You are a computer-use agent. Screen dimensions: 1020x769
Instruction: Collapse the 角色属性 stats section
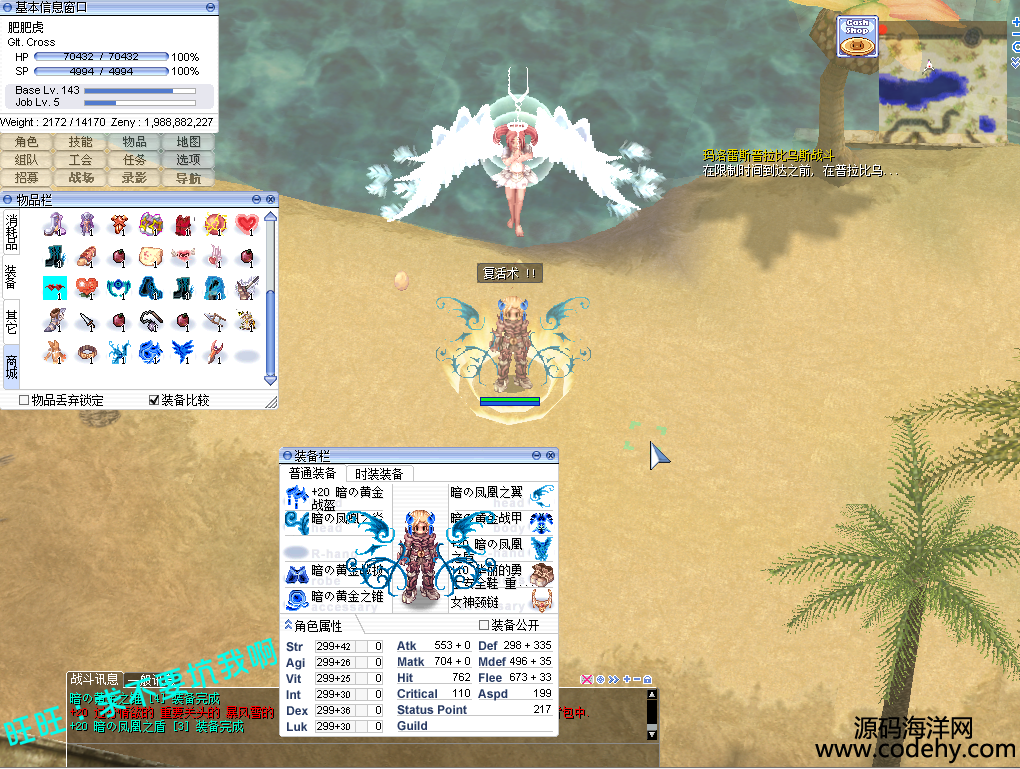click(289, 626)
